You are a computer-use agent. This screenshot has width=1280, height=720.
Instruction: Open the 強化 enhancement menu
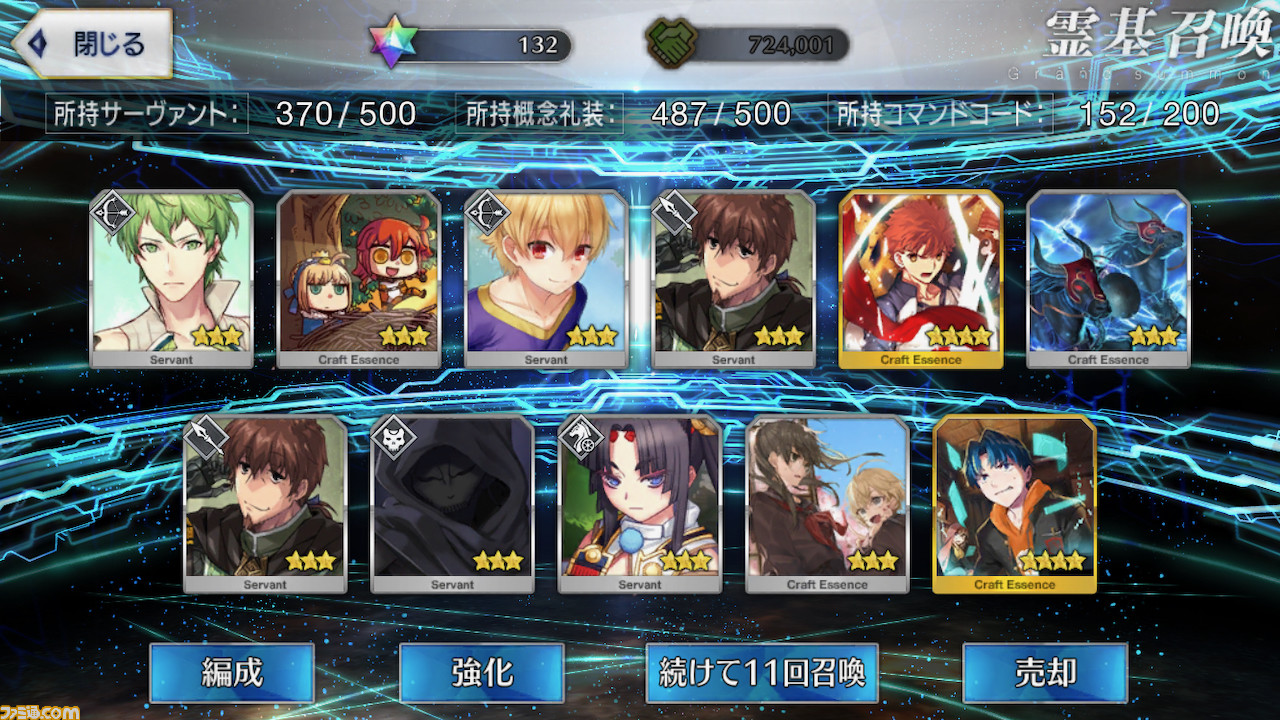pyautogui.click(x=481, y=673)
